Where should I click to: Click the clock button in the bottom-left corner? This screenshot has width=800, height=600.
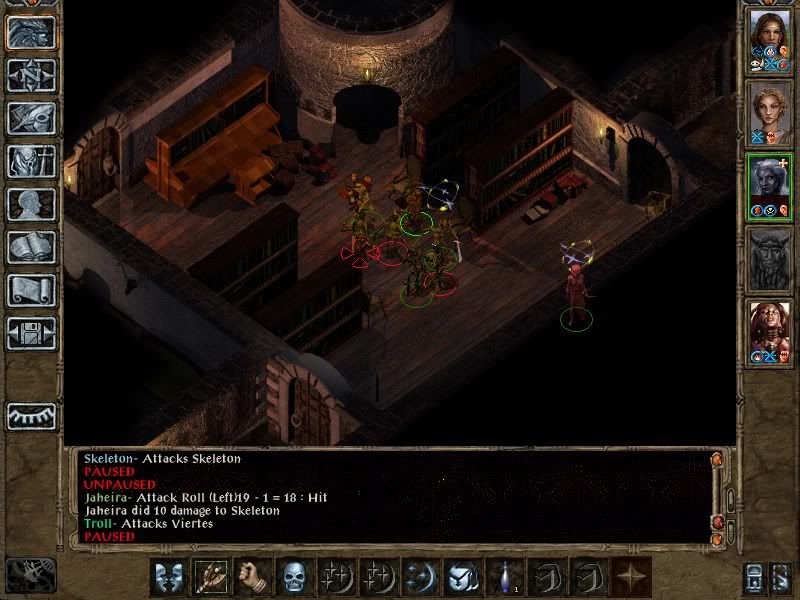[x=31, y=575]
